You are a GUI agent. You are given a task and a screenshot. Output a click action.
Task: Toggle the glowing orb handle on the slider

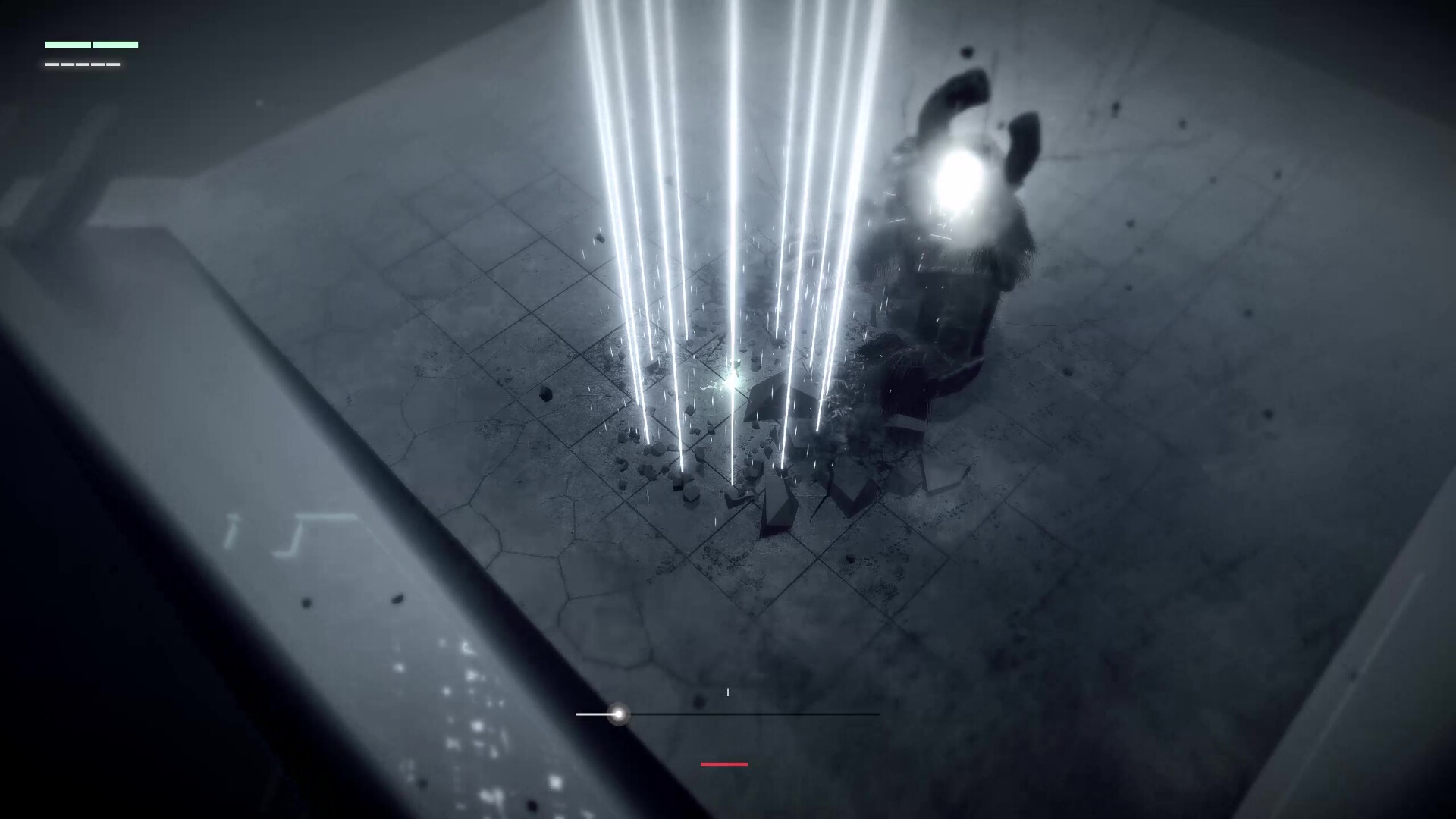click(x=620, y=714)
